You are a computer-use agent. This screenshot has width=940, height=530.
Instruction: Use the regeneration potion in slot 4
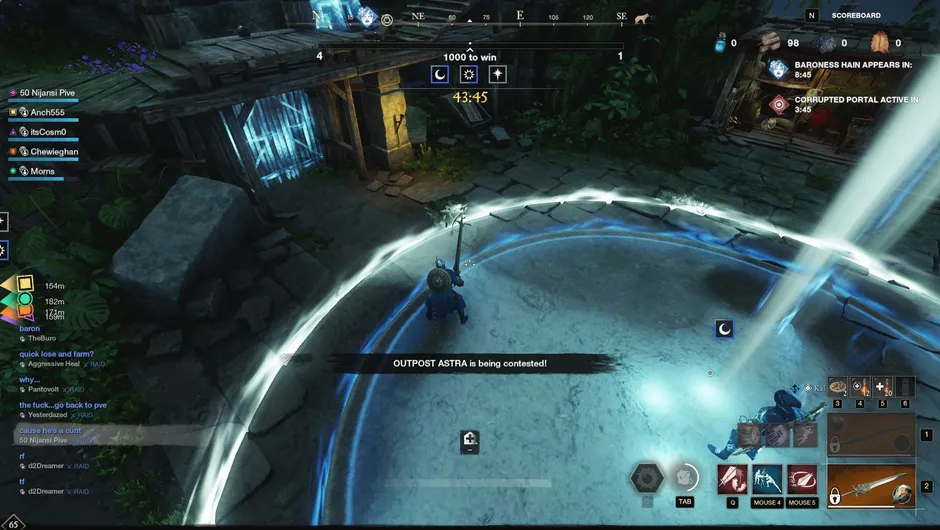coord(860,387)
